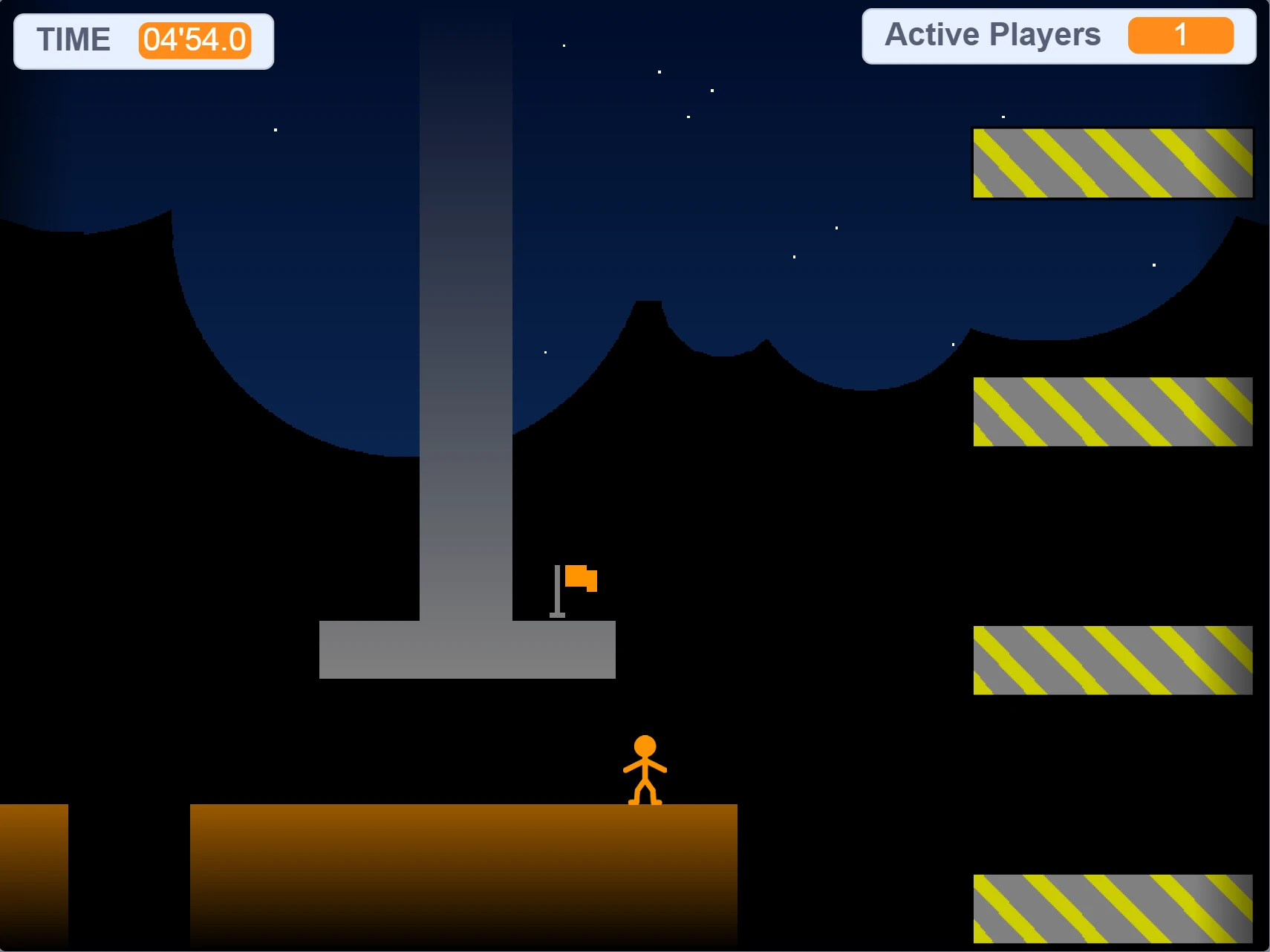Click the topmost yellow-striped hazard platform
The image size is (1270, 952).
[1112, 163]
